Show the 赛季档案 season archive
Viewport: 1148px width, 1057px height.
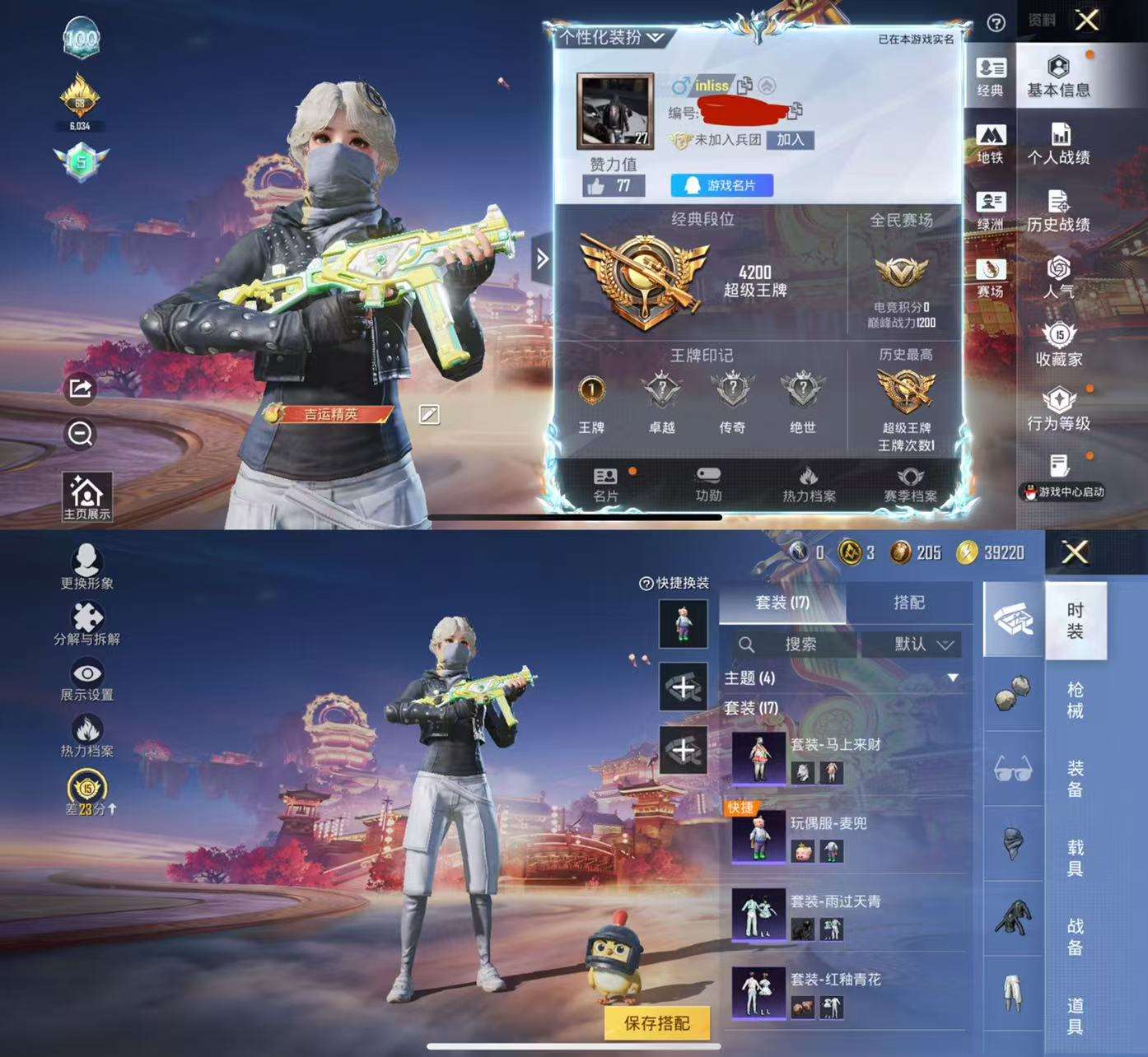(x=910, y=484)
